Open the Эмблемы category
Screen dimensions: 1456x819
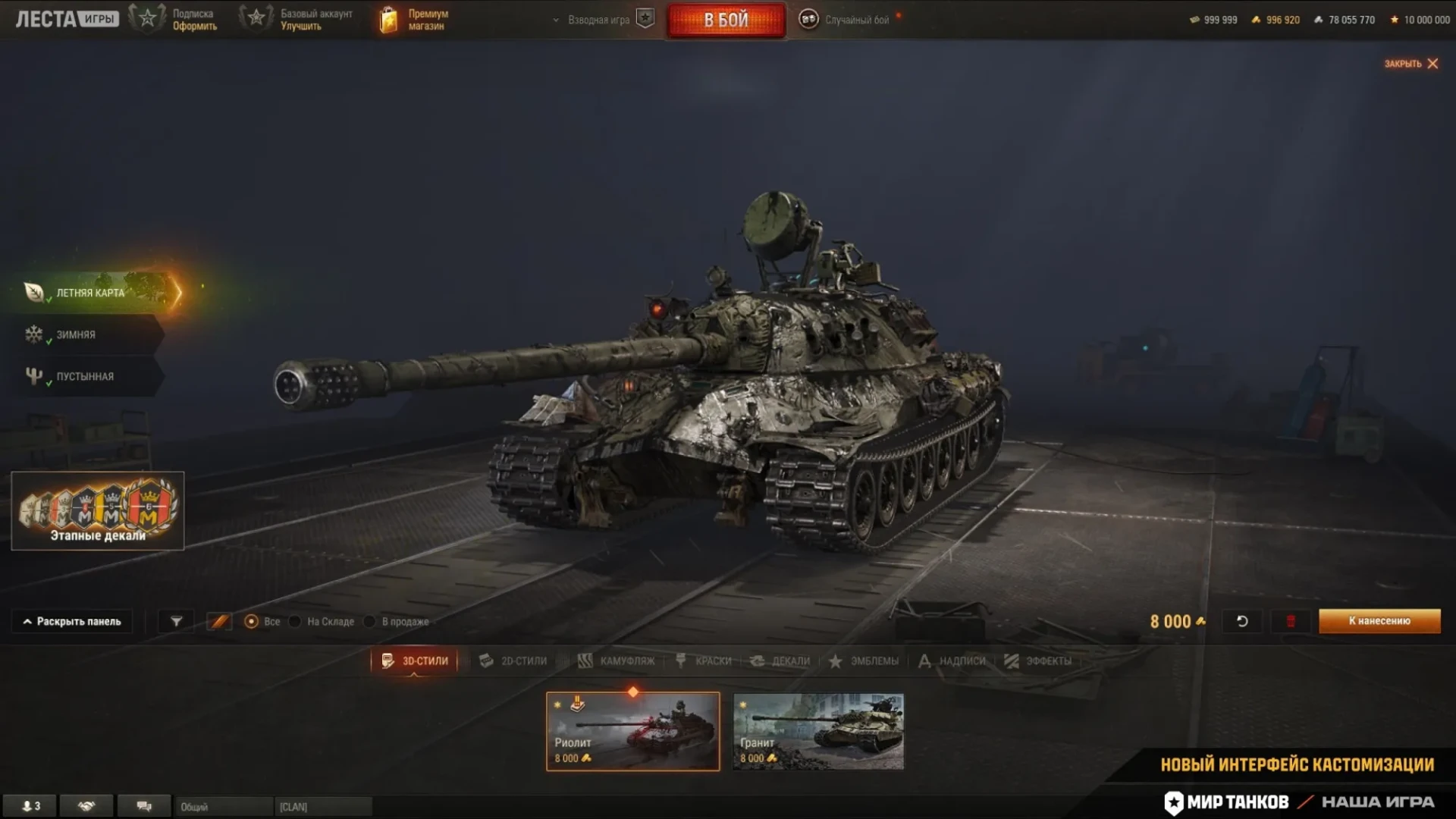[864, 661]
